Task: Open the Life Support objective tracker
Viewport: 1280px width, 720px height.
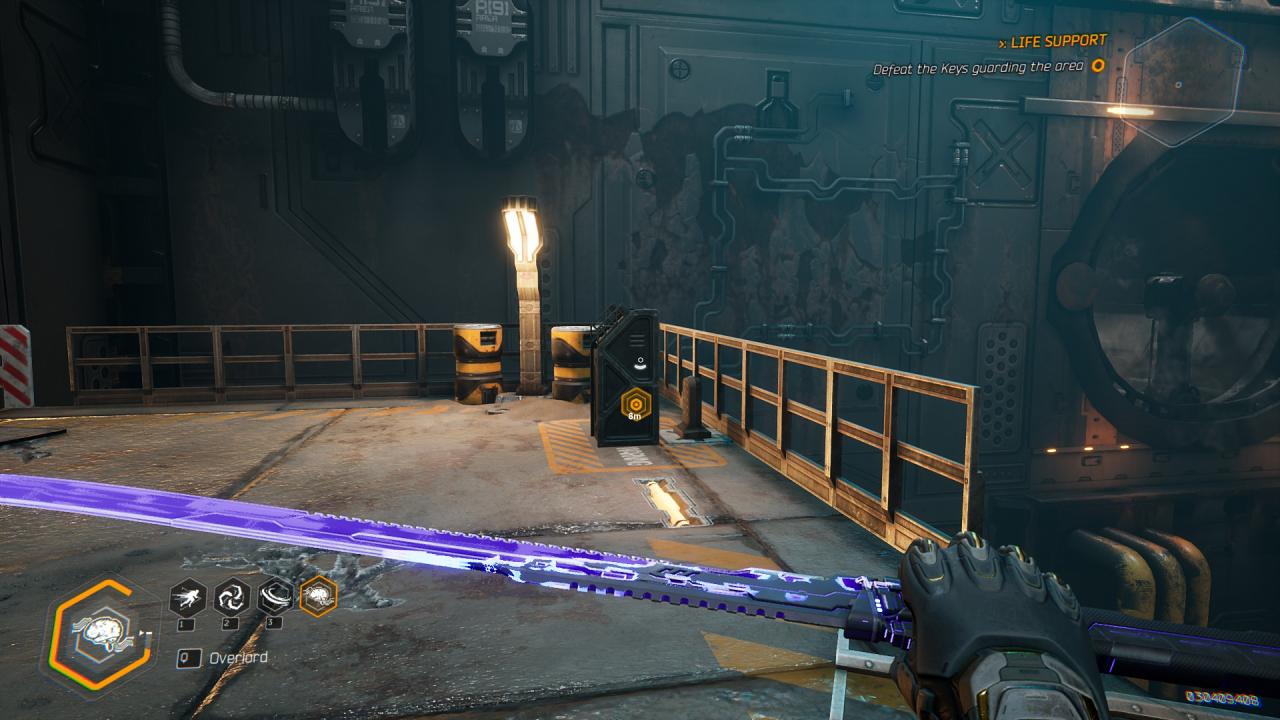Action: (x=1058, y=41)
